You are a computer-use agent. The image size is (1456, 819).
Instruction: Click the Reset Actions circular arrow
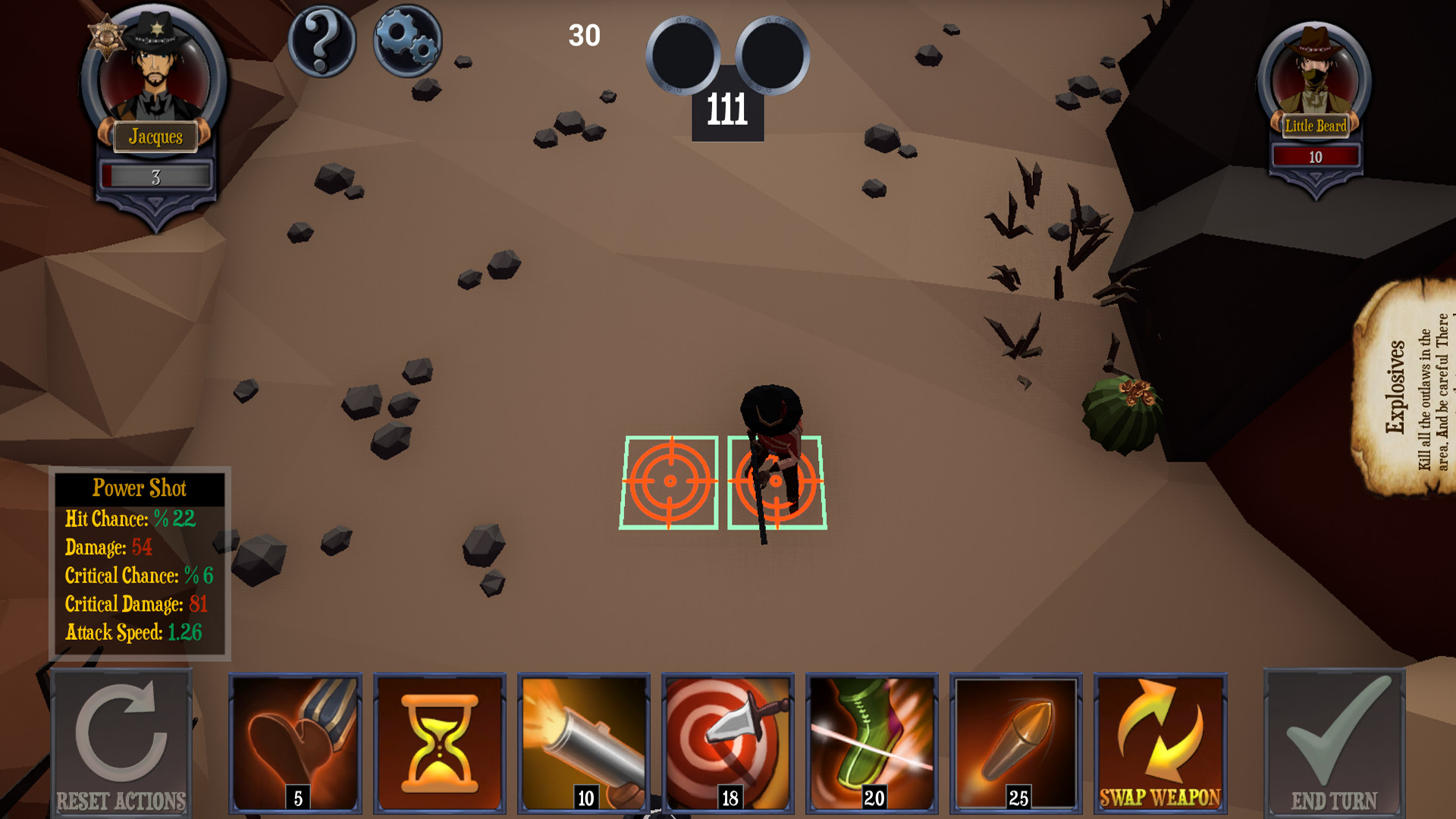(x=123, y=739)
